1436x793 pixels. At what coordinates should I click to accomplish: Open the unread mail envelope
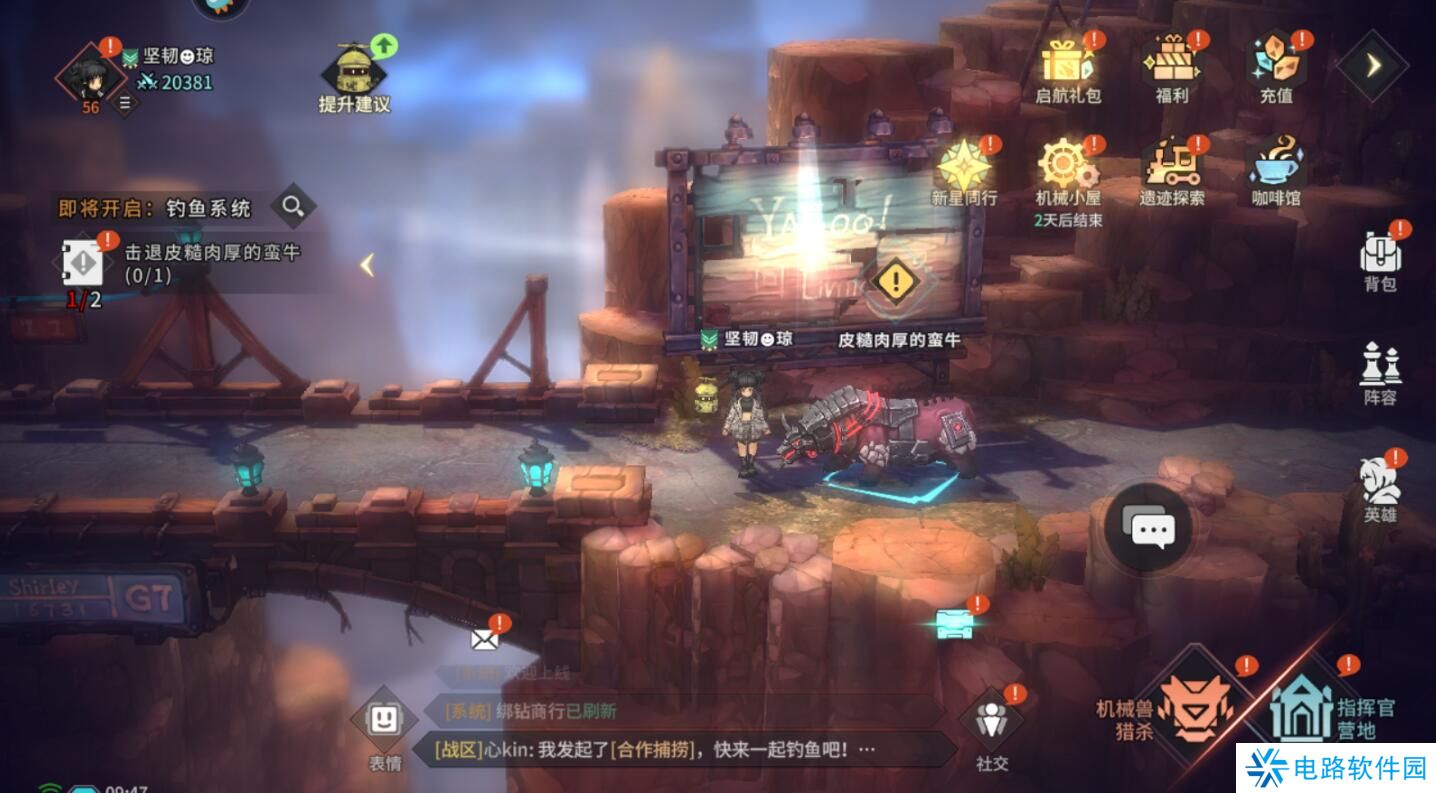[x=486, y=638]
